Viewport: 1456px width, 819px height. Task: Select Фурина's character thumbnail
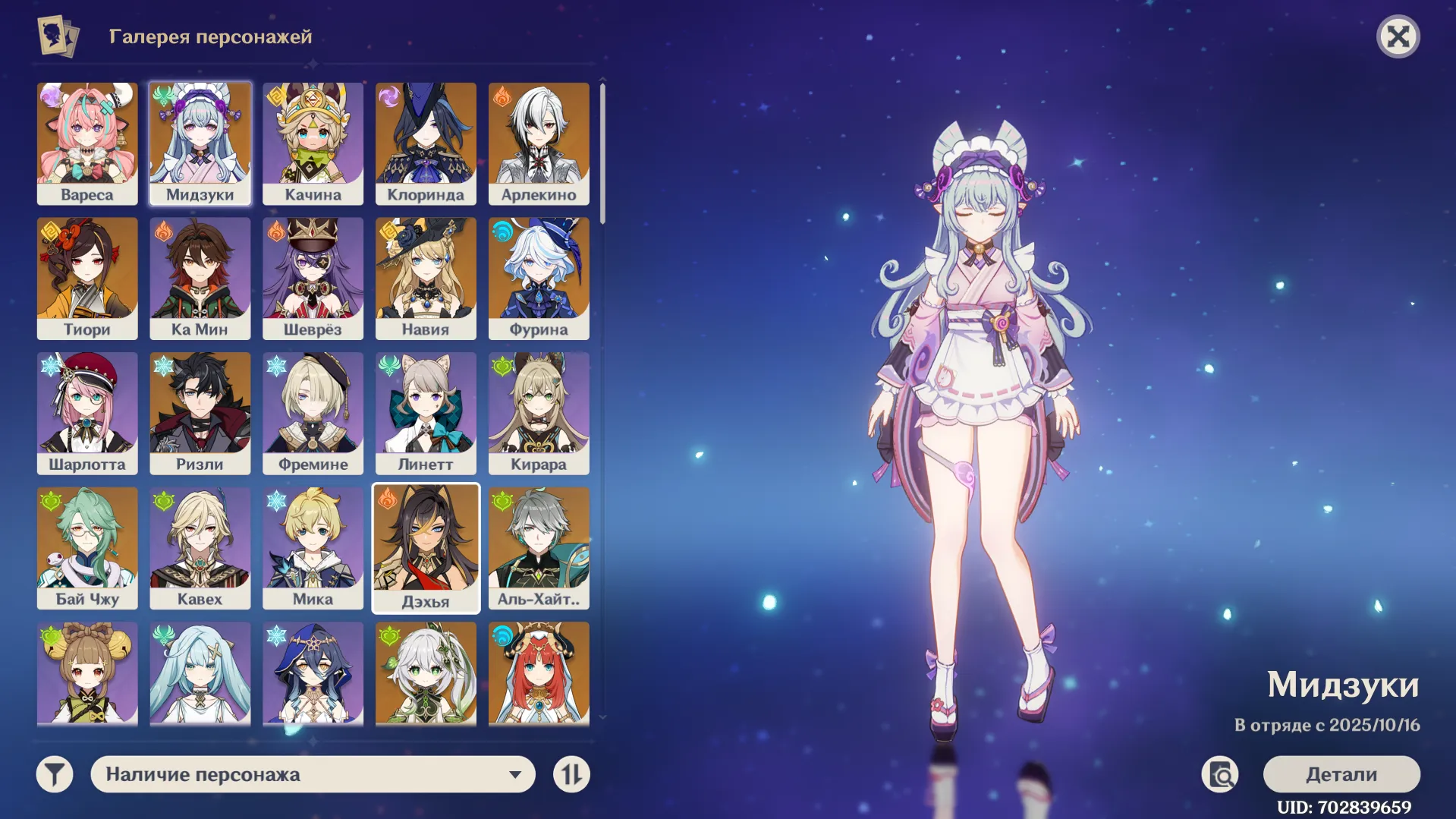click(539, 277)
